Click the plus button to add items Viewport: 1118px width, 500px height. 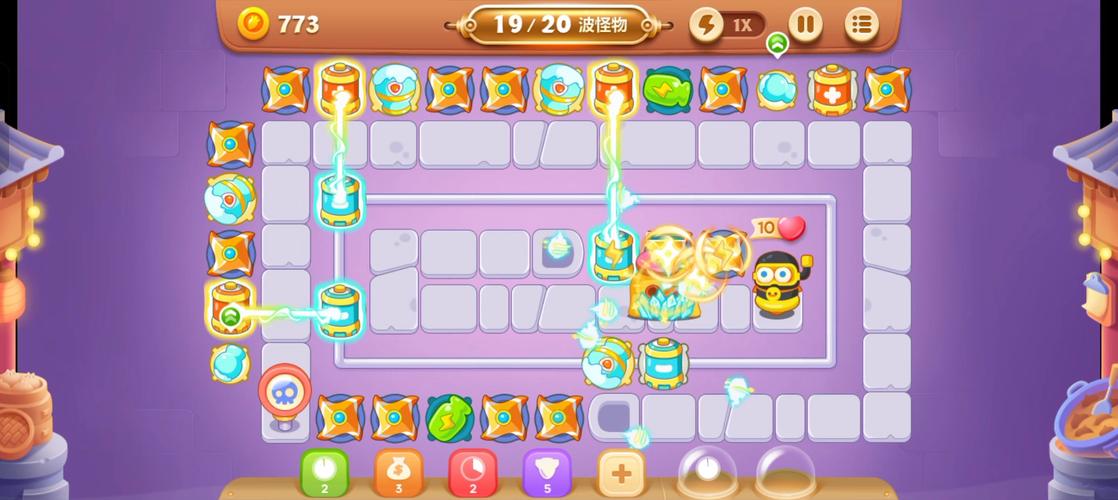click(621, 472)
